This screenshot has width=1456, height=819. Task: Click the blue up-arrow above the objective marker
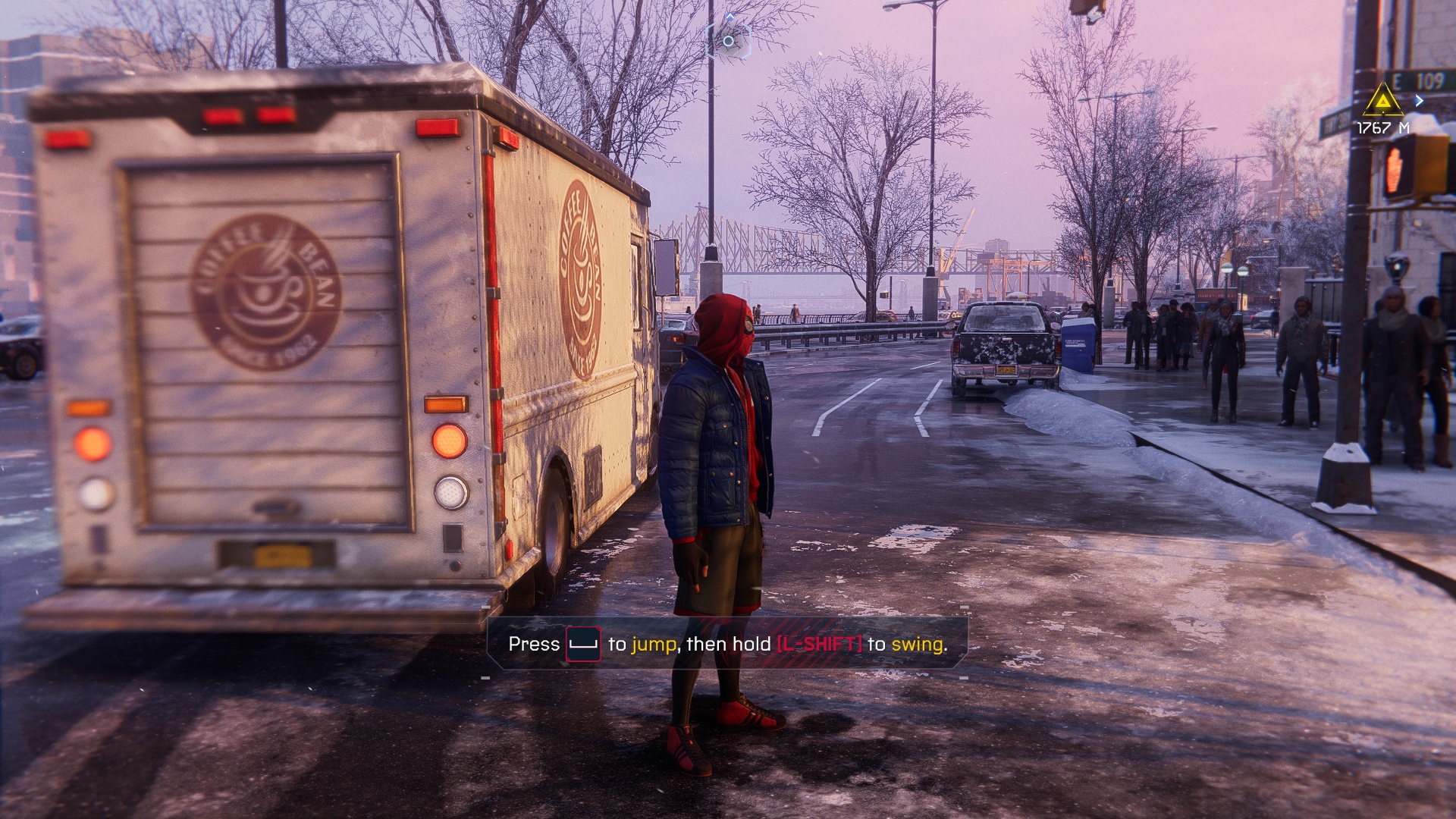click(730, 16)
